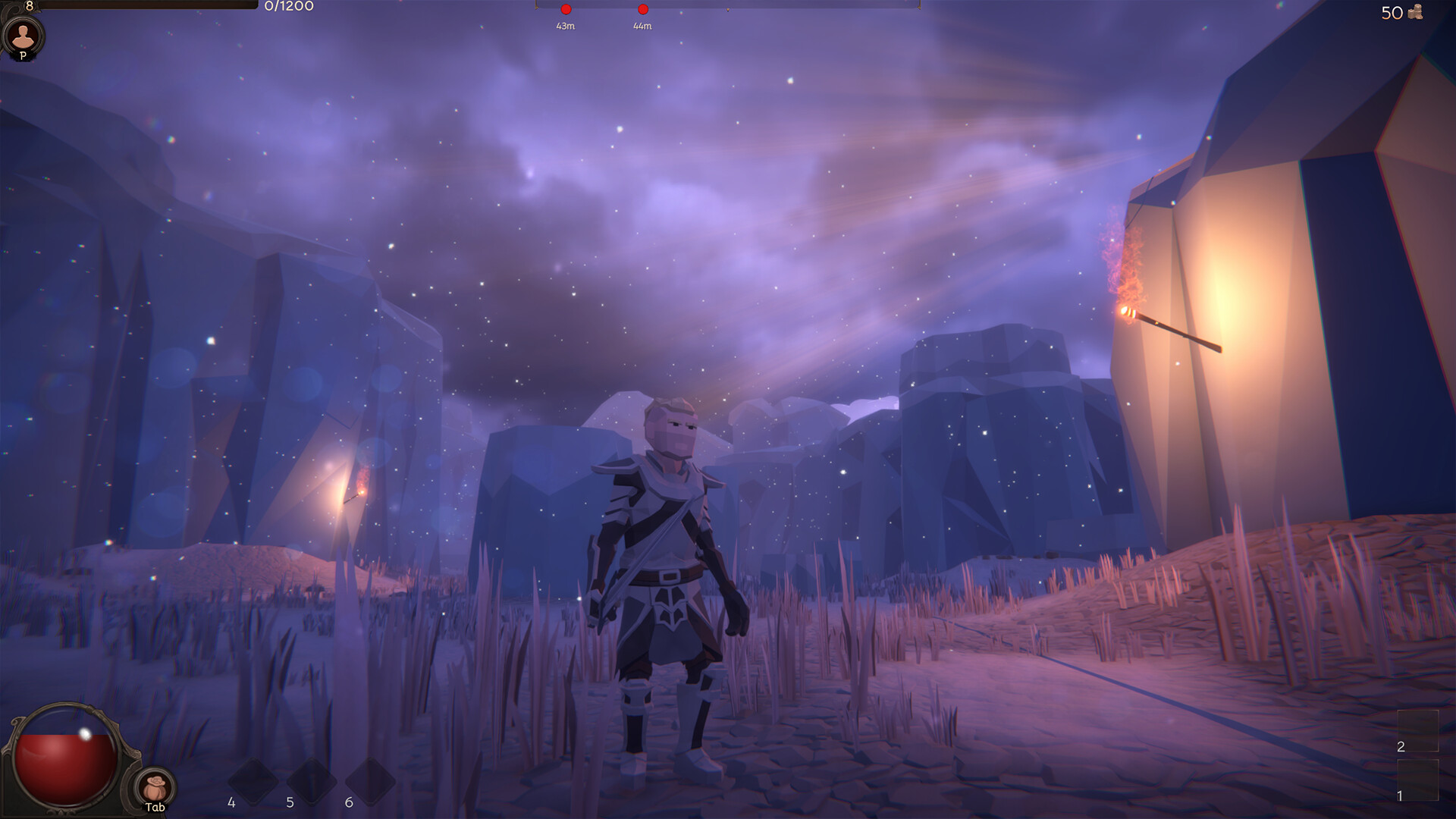The height and width of the screenshot is (819, 1456).
Task: Click the compass strip at top center
Action: tap(728, 6)
